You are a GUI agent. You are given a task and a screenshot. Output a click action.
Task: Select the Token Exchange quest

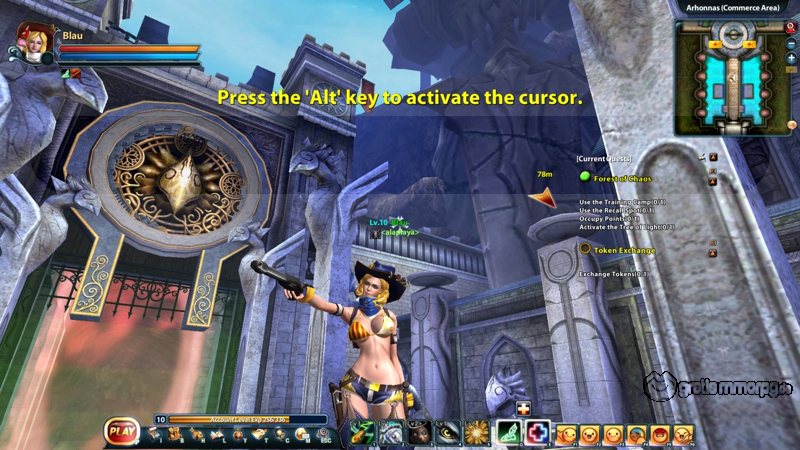tap(624, 250)
